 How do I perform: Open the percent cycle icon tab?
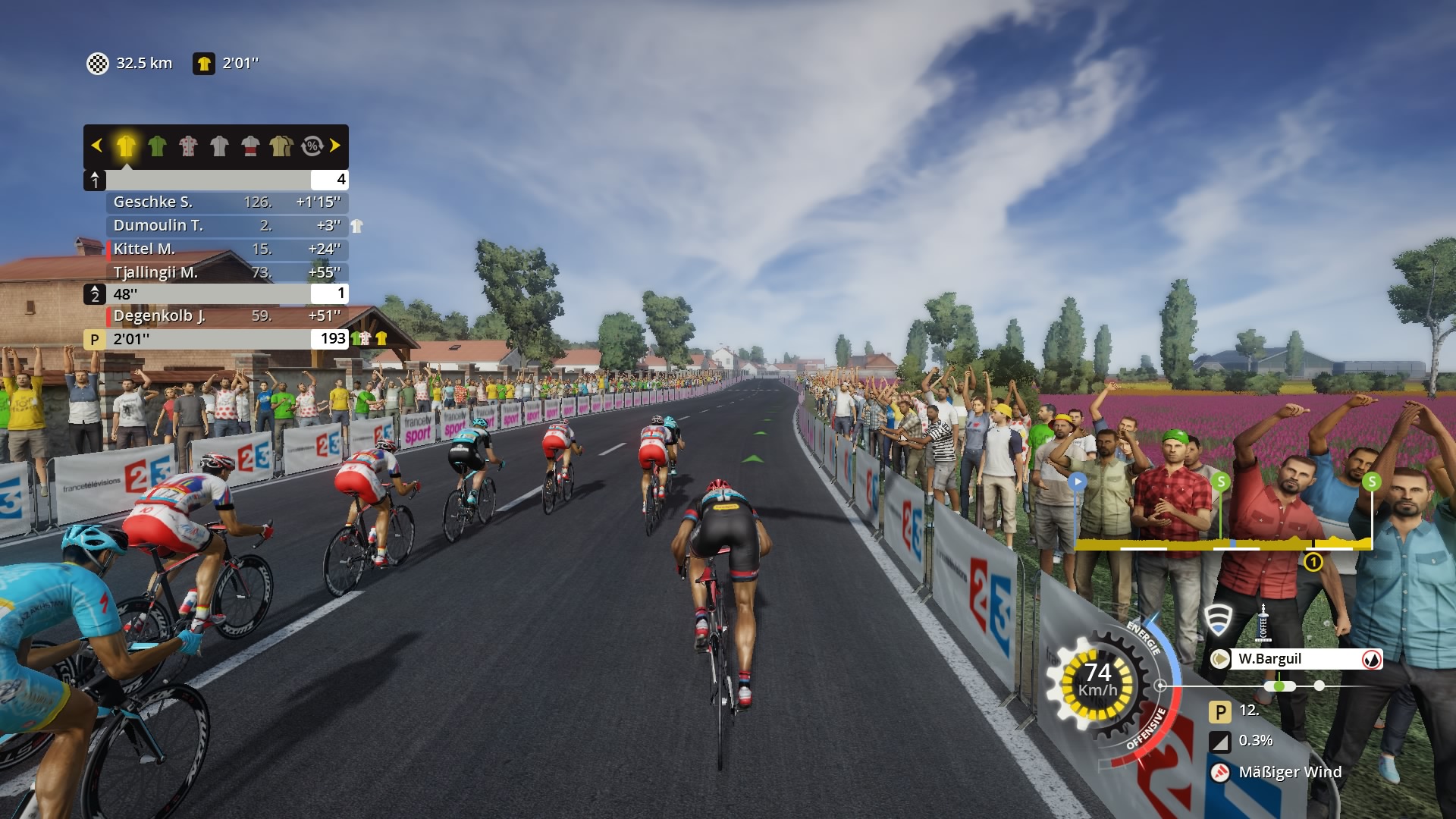[x=312, y=146]
